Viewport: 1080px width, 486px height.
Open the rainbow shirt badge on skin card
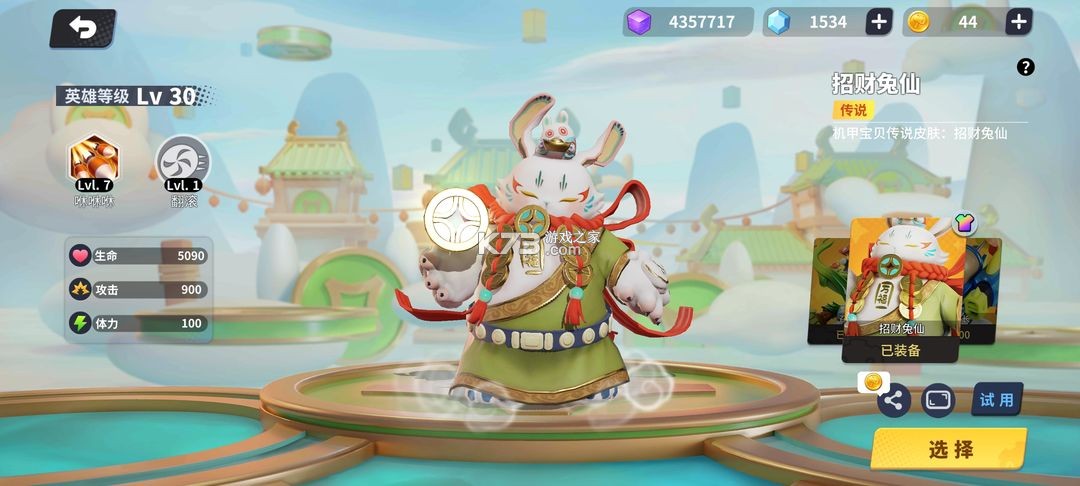964,223
